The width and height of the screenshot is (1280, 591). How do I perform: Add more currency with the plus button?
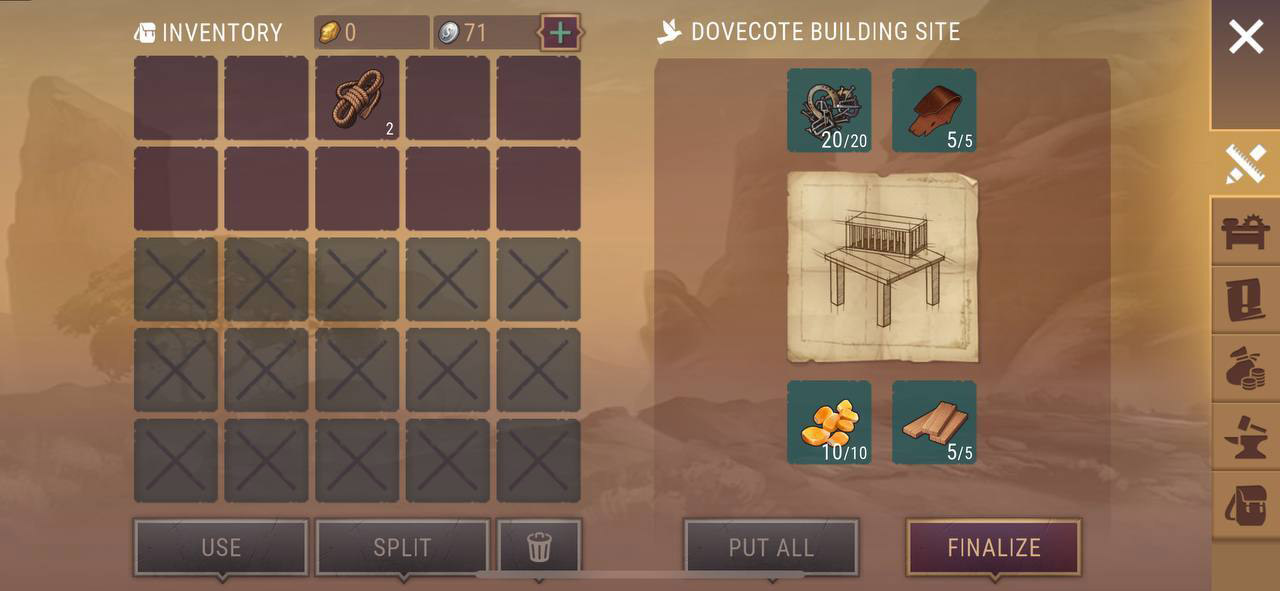(560, 33)
